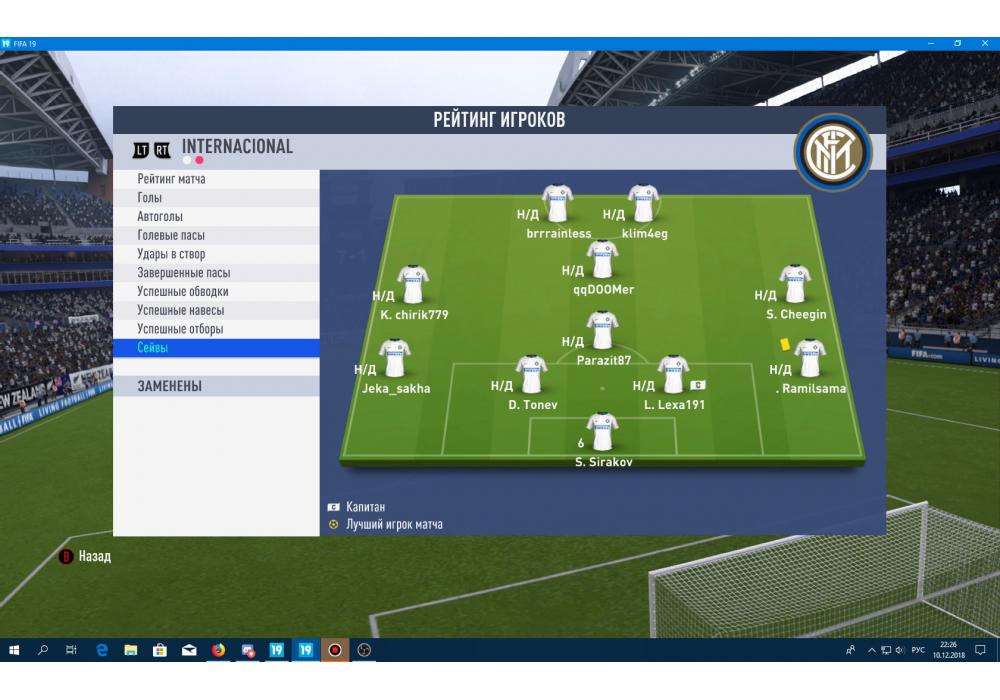Show the Автоголы stat

click(x=216, y=217)
